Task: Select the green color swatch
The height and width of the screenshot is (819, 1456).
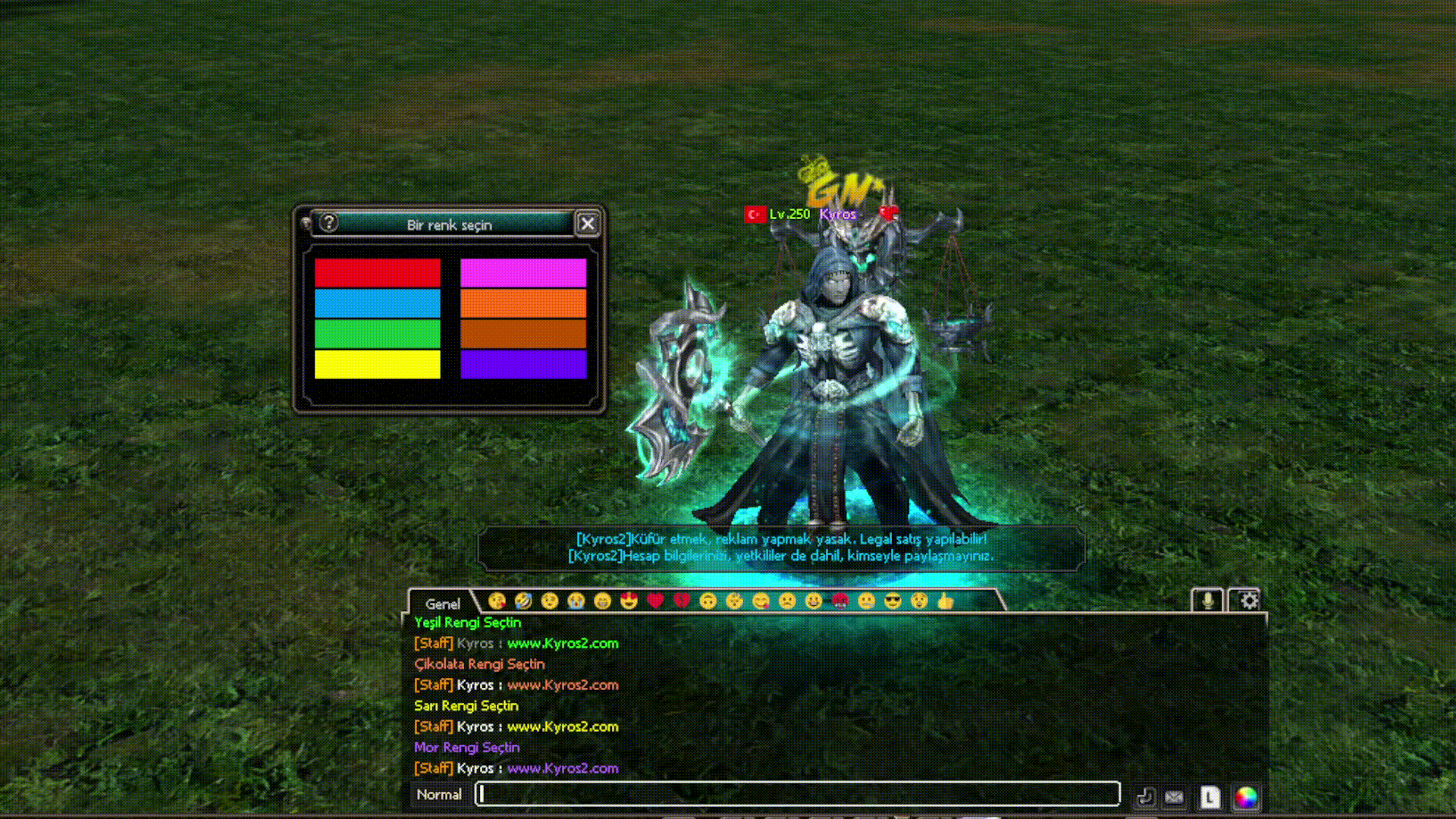Action: click(x=377, y=334)
